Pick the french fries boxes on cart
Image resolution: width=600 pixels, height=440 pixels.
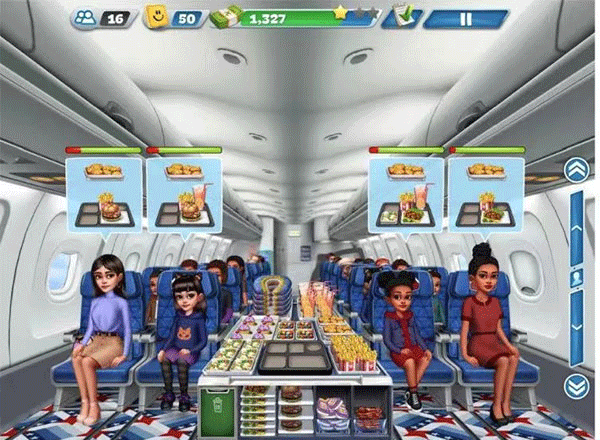[x=350, y=349]
